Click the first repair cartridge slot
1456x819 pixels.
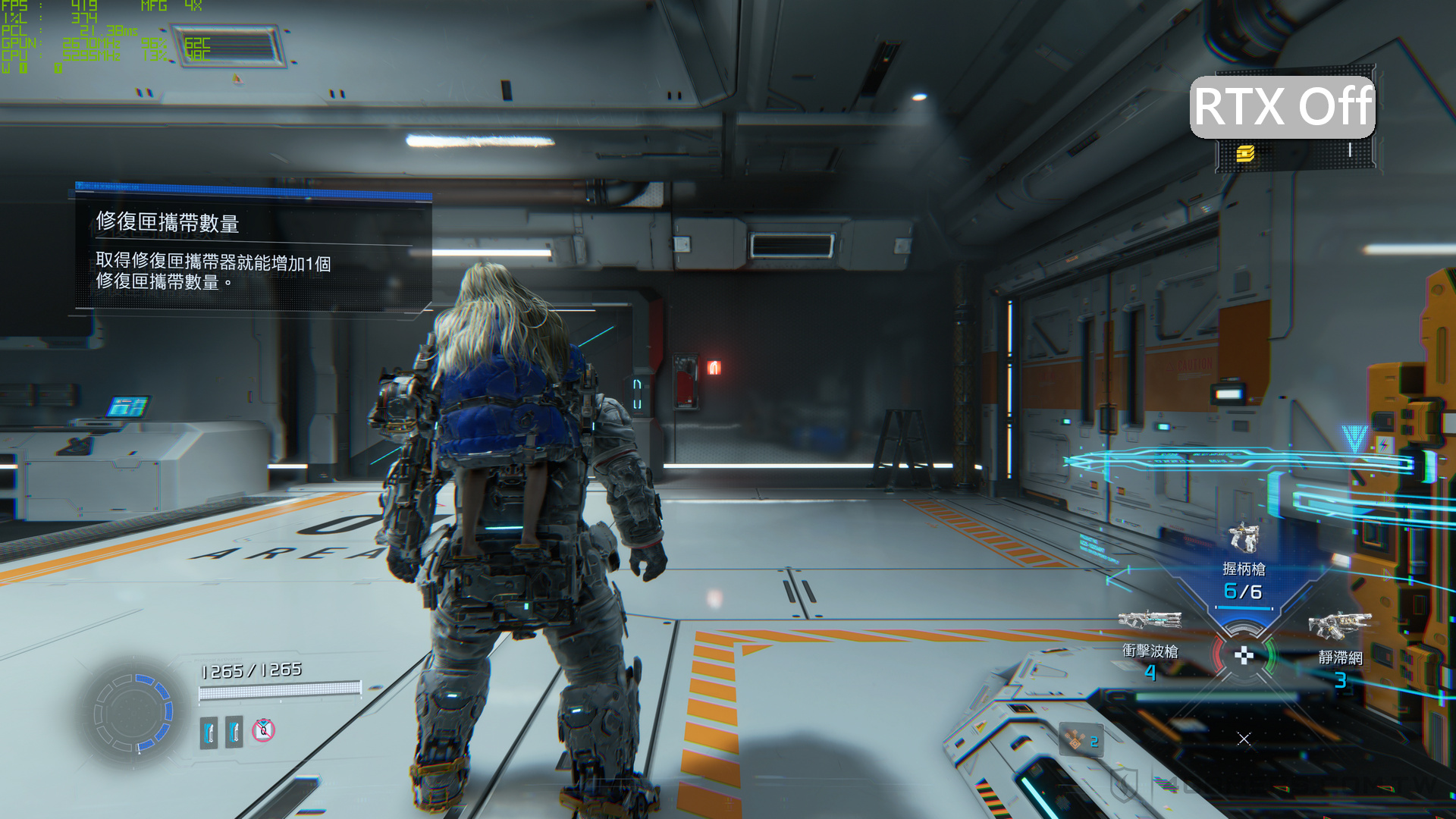209,732
